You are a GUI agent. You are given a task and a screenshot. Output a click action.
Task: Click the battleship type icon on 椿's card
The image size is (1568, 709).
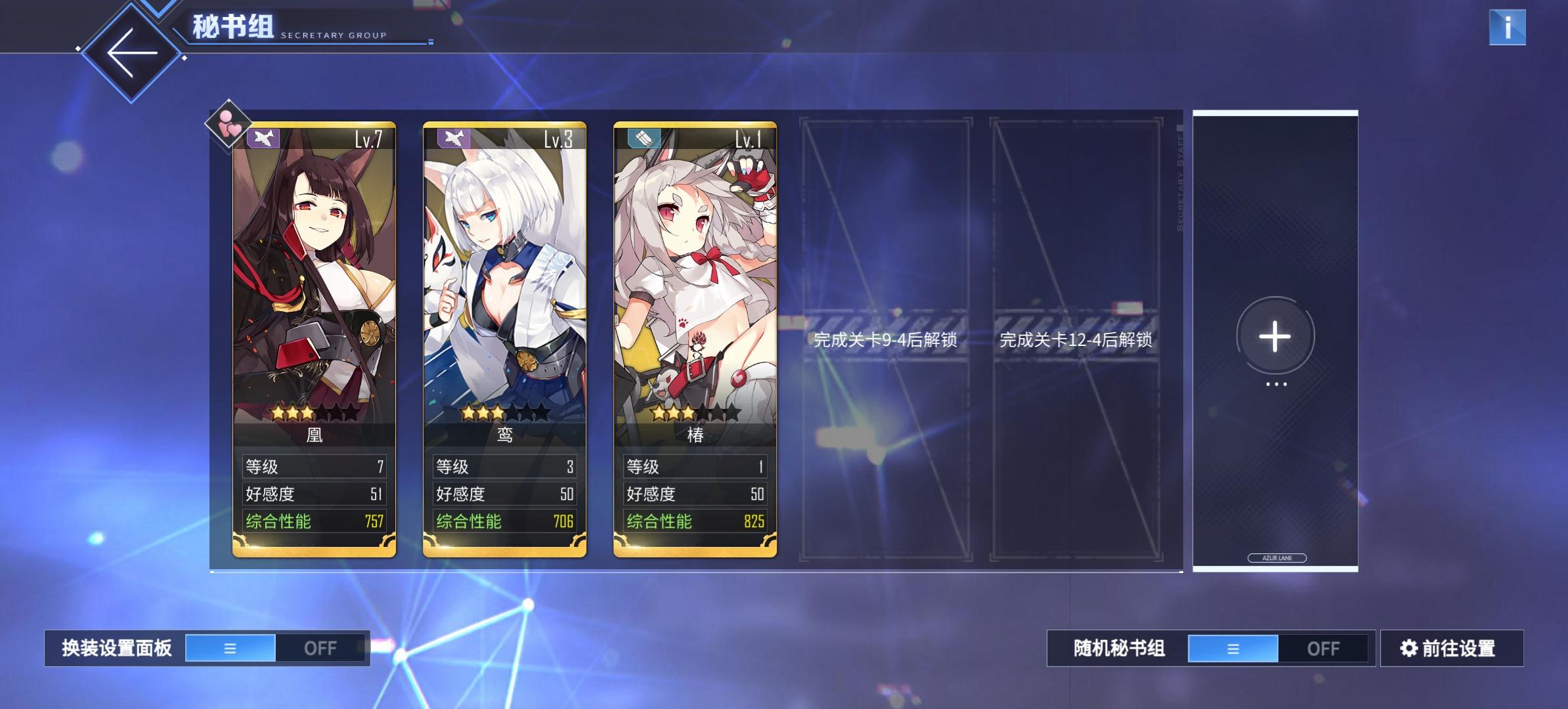pyautogui.click(x=645, y=137)
